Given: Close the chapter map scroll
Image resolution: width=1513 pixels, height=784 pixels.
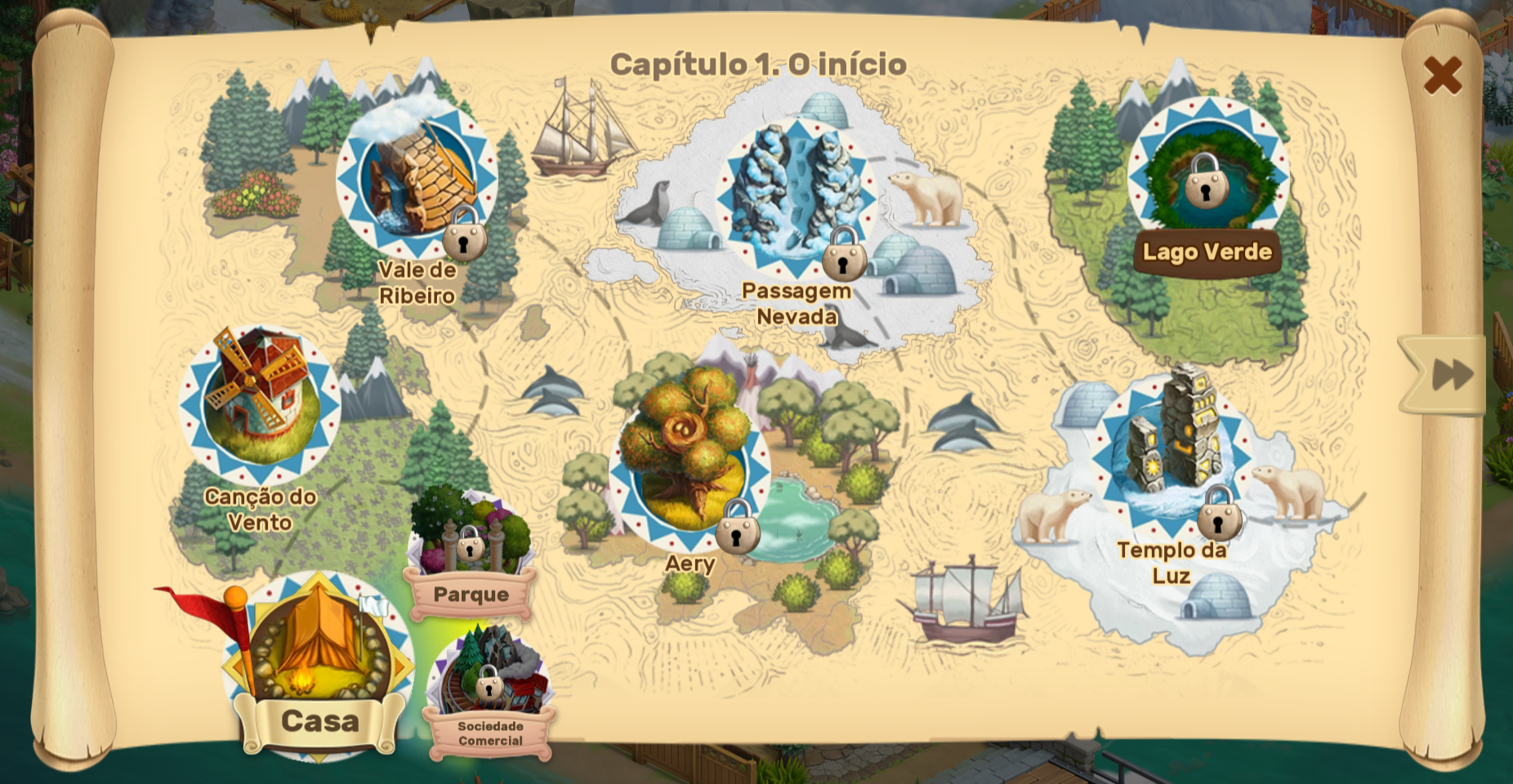Looking at the screenshot, I should (x=1442, y=76).
